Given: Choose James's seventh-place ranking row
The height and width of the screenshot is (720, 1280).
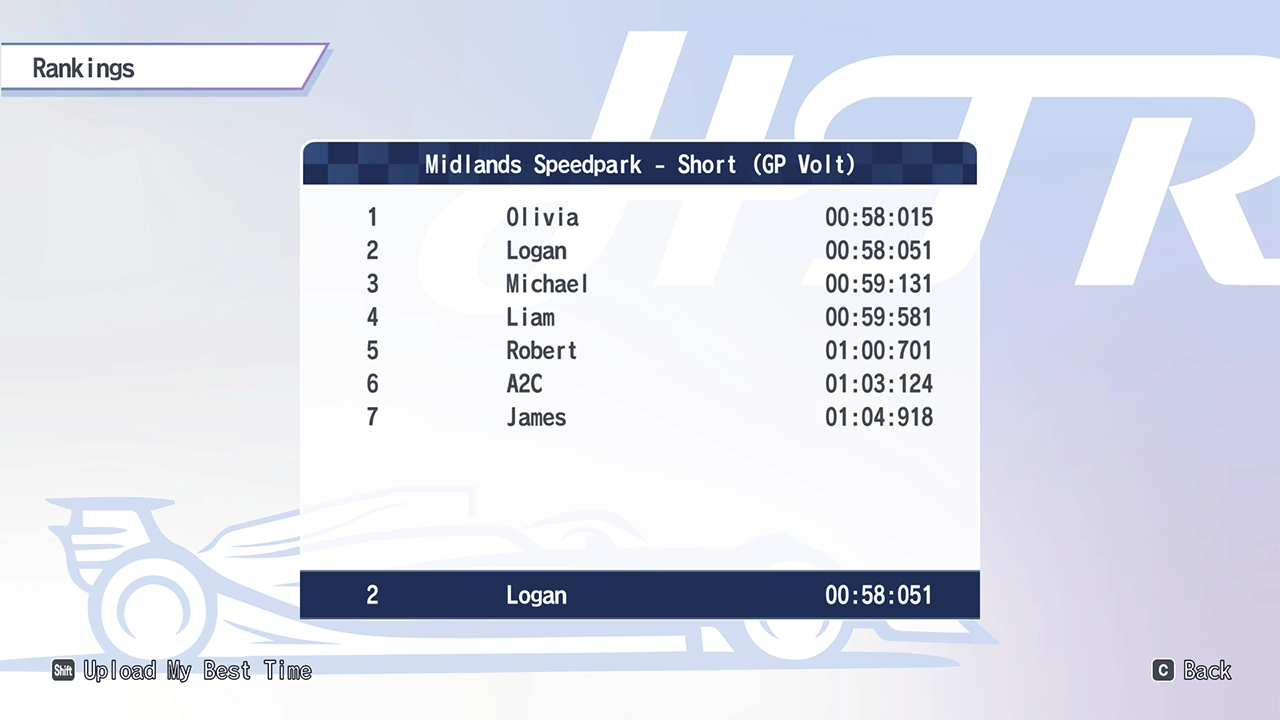Looking at the screenshot, I should coord(640,417).
